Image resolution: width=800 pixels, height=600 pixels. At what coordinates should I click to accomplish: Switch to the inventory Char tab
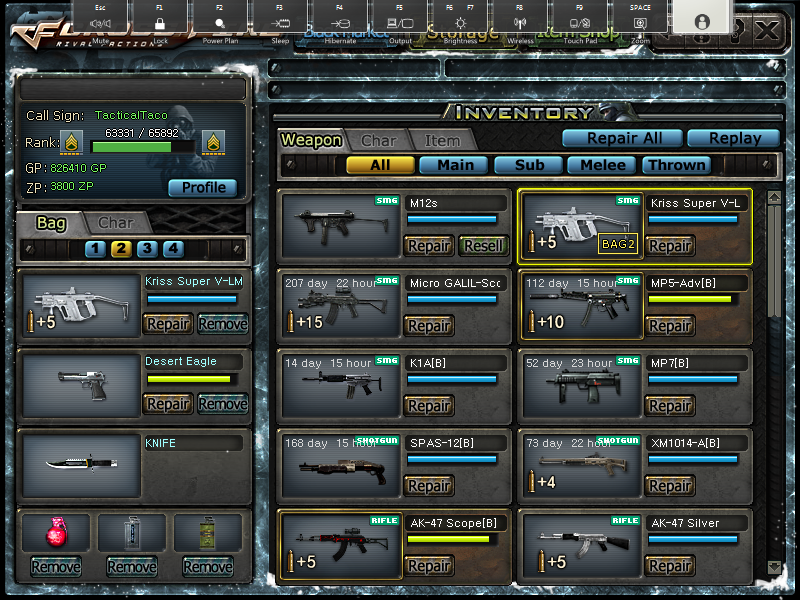click(379, 141)
